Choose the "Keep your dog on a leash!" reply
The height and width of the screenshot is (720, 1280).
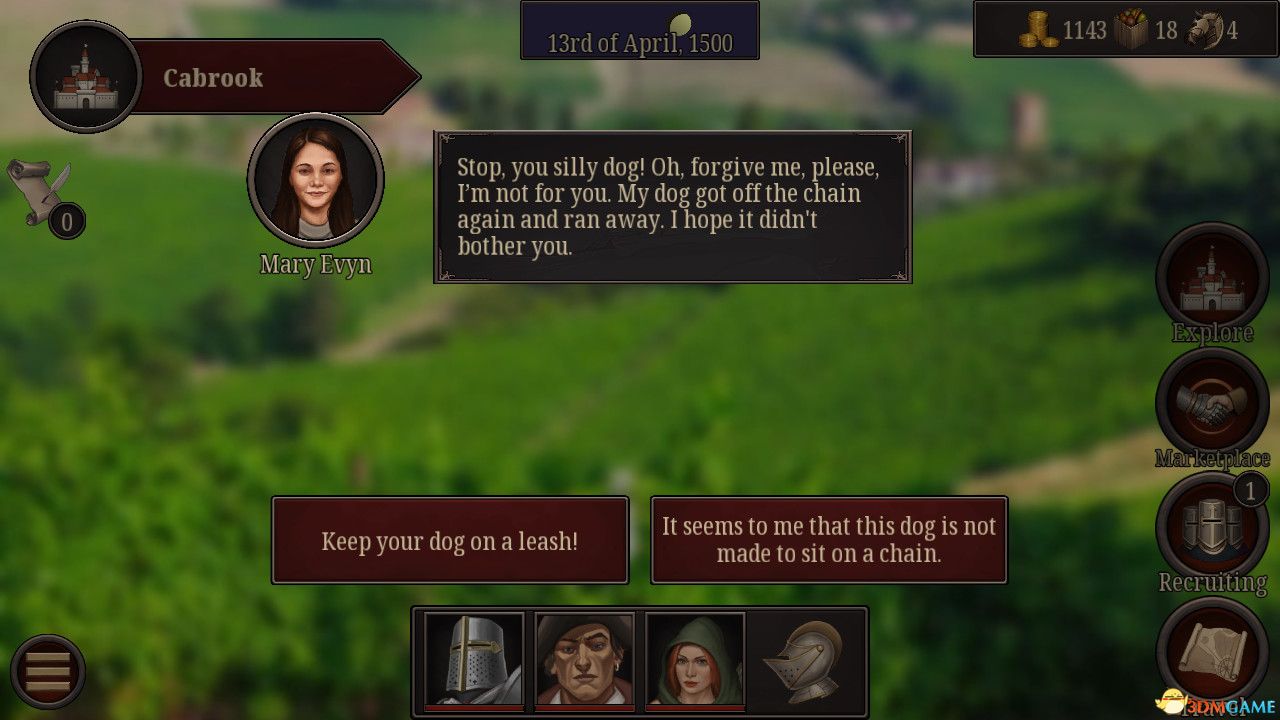(450, 540)
